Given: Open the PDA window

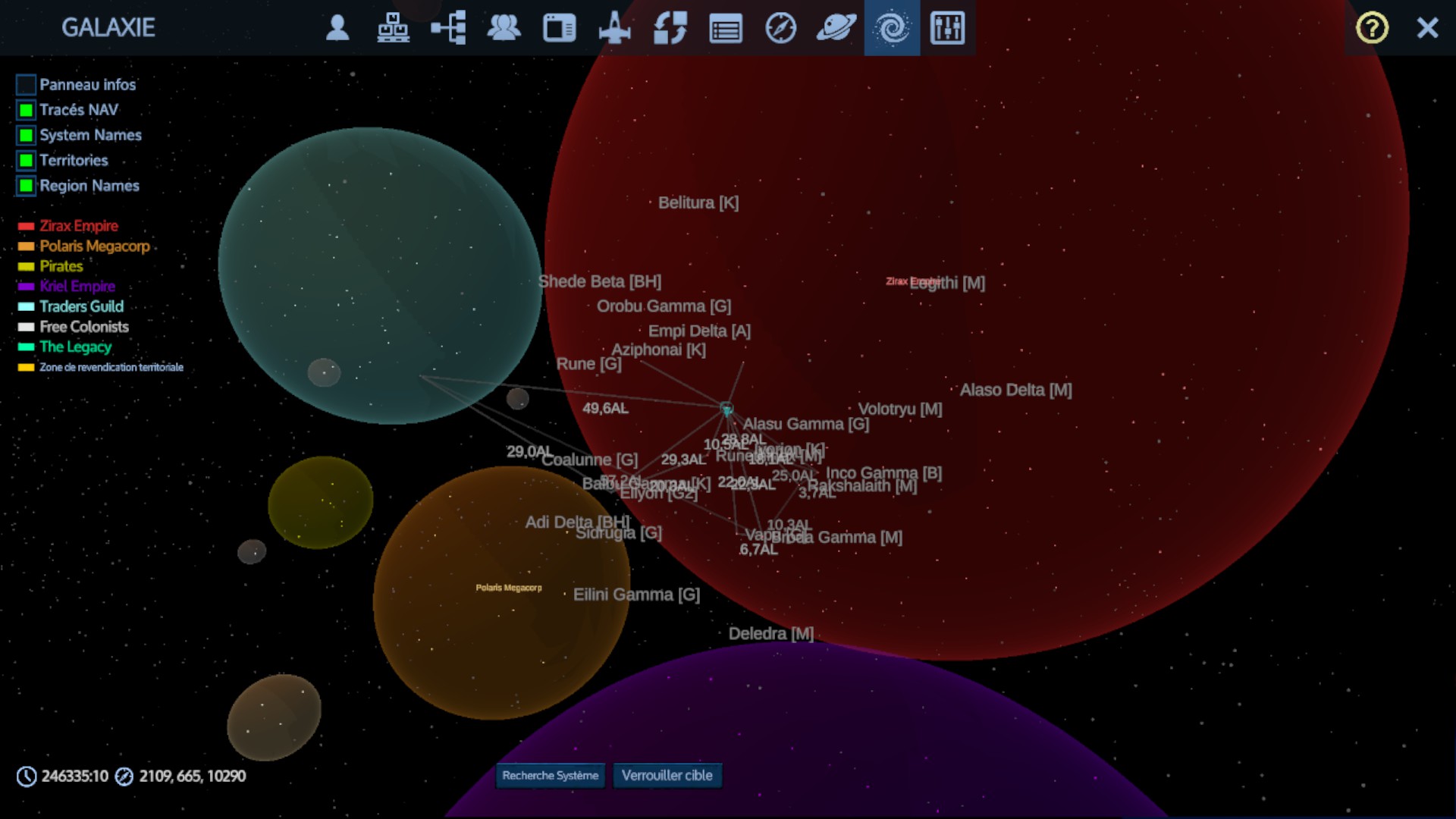Looking at the screenshot, I should click(560, 28).
